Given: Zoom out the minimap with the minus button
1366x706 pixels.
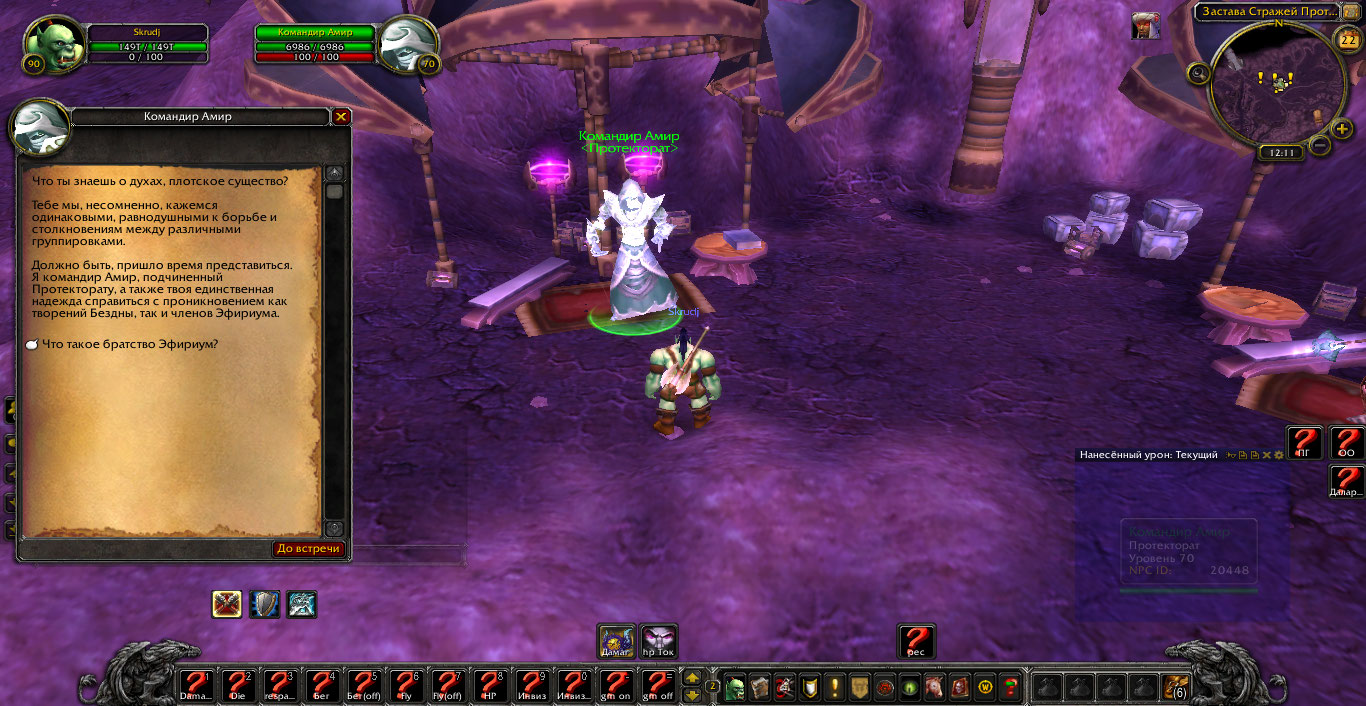Looking at the screenshot, I should tap(1320, 145).
